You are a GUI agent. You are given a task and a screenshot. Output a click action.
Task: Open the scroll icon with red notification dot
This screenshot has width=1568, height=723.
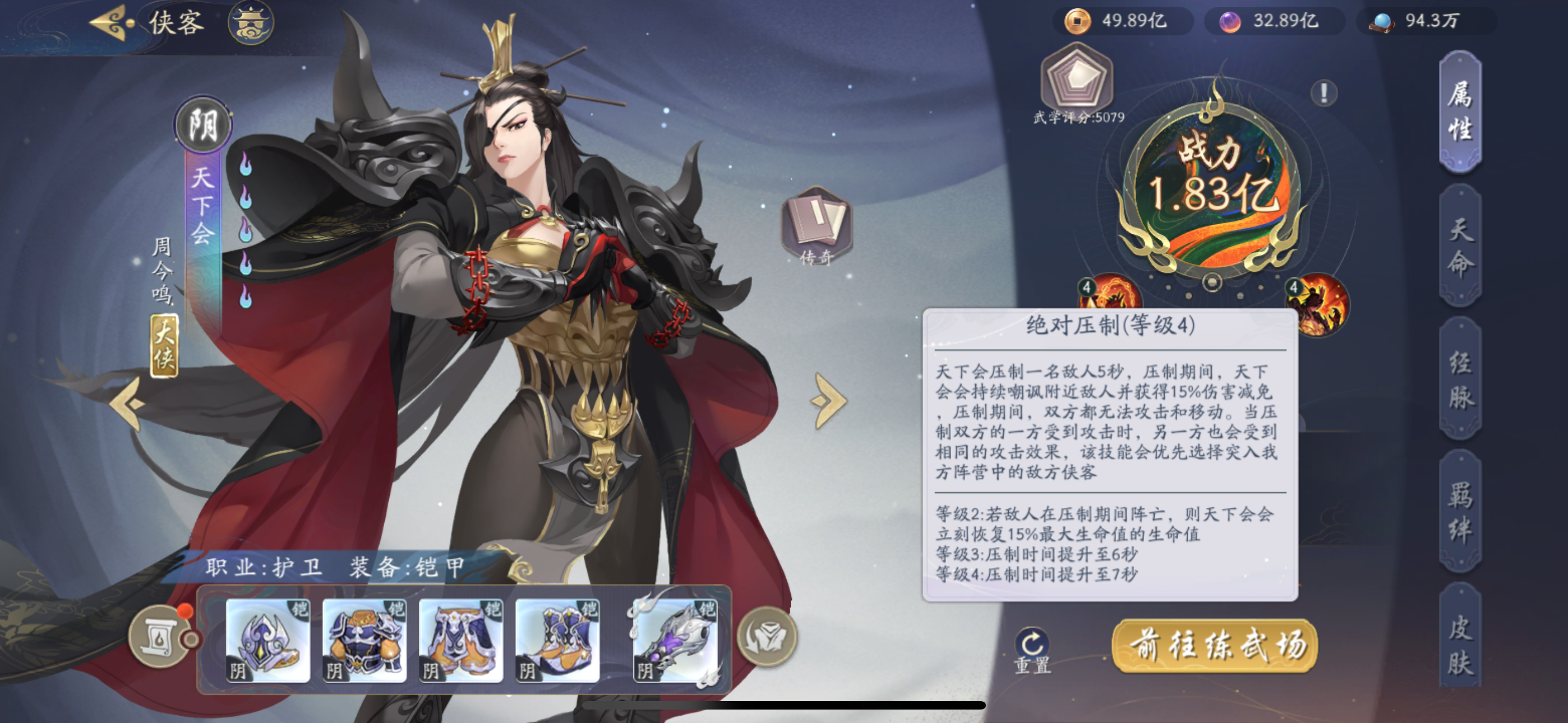tap(159, 637)
